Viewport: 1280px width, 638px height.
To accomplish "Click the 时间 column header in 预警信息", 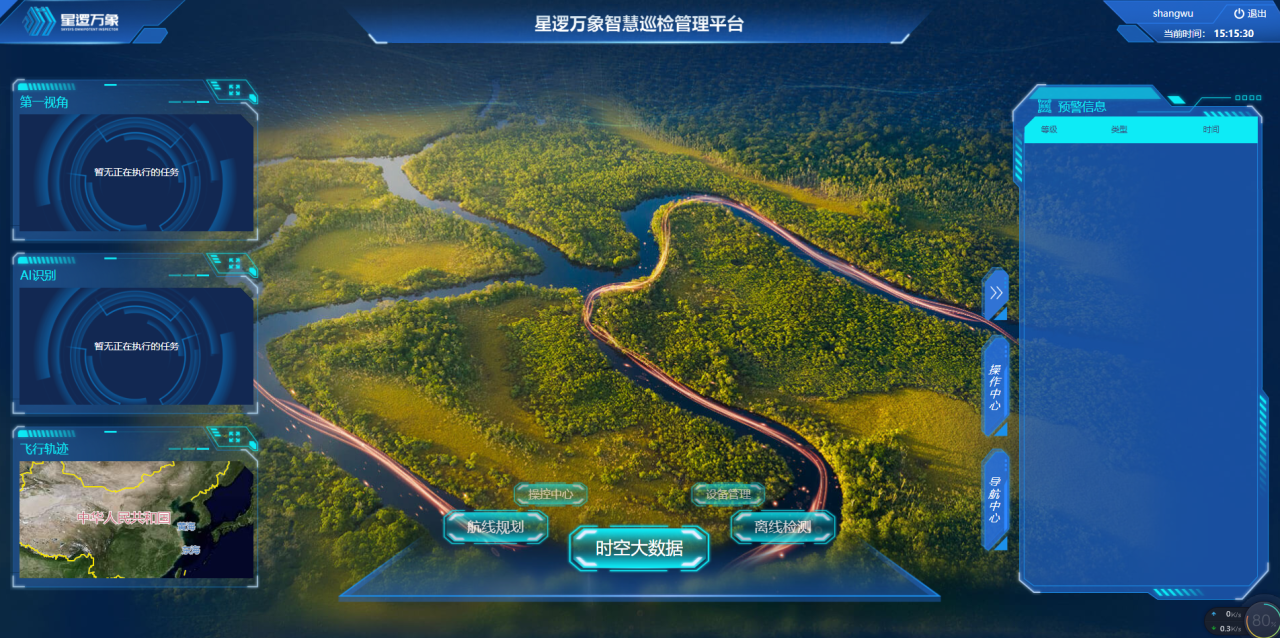I will pos(1211,130).
